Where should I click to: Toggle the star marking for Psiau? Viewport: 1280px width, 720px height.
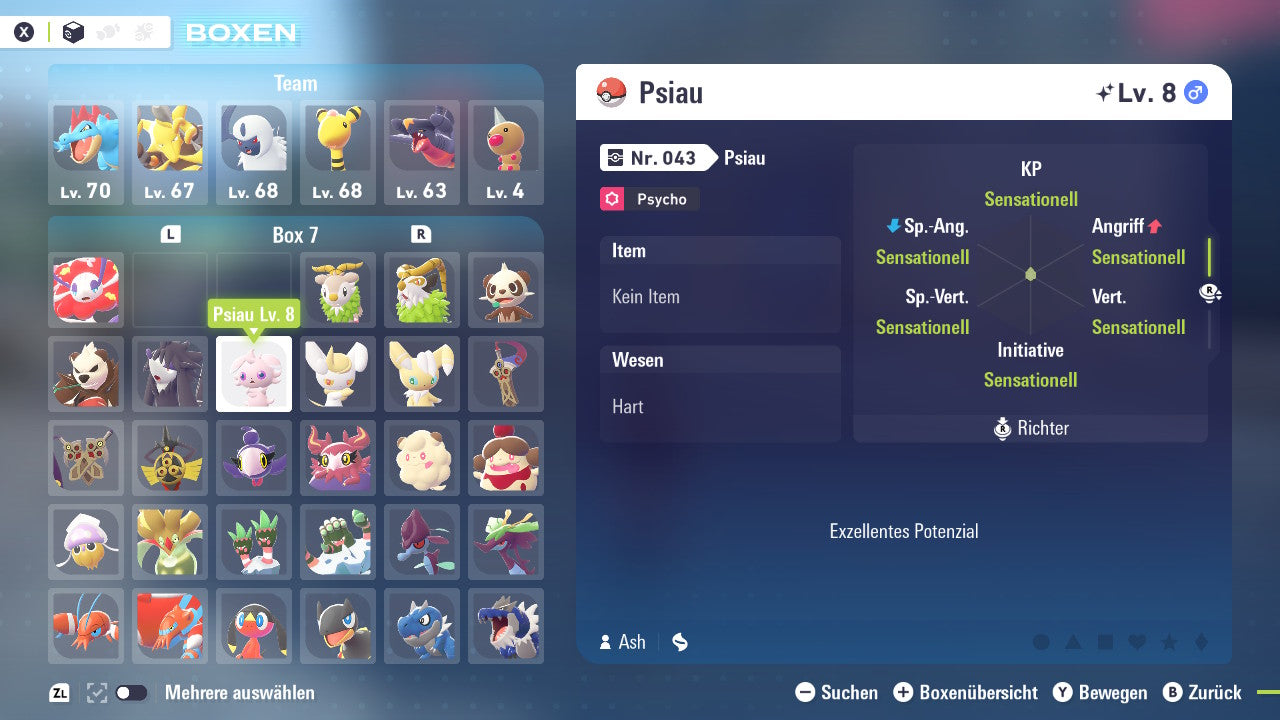[x=1169, y=643]
